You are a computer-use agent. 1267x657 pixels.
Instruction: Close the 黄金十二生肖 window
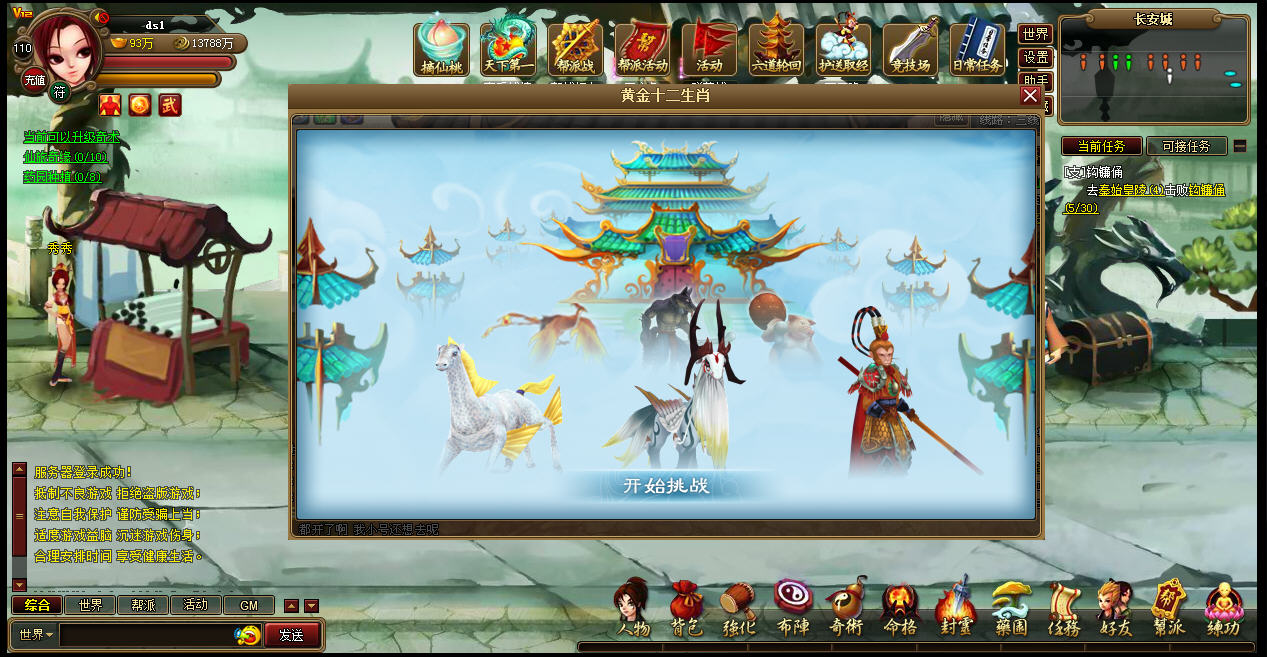coord(1030,96)
